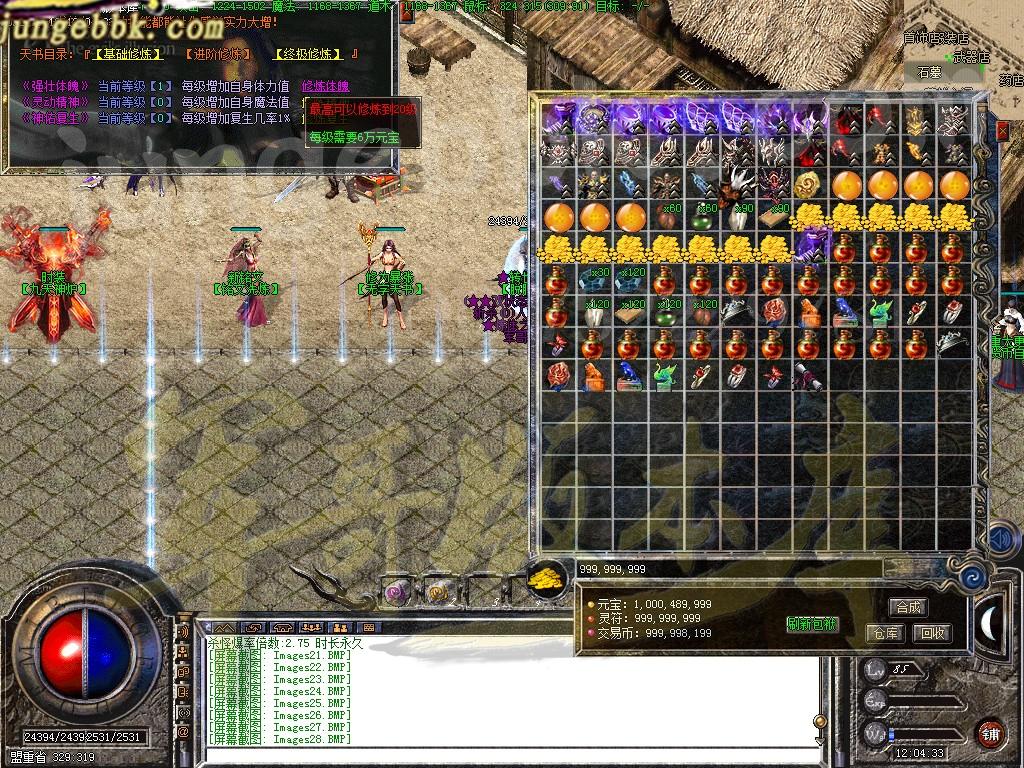Open the 仓库 warehouse
The height and width of the screenshot is (768, 1024).
pos(884,633)
